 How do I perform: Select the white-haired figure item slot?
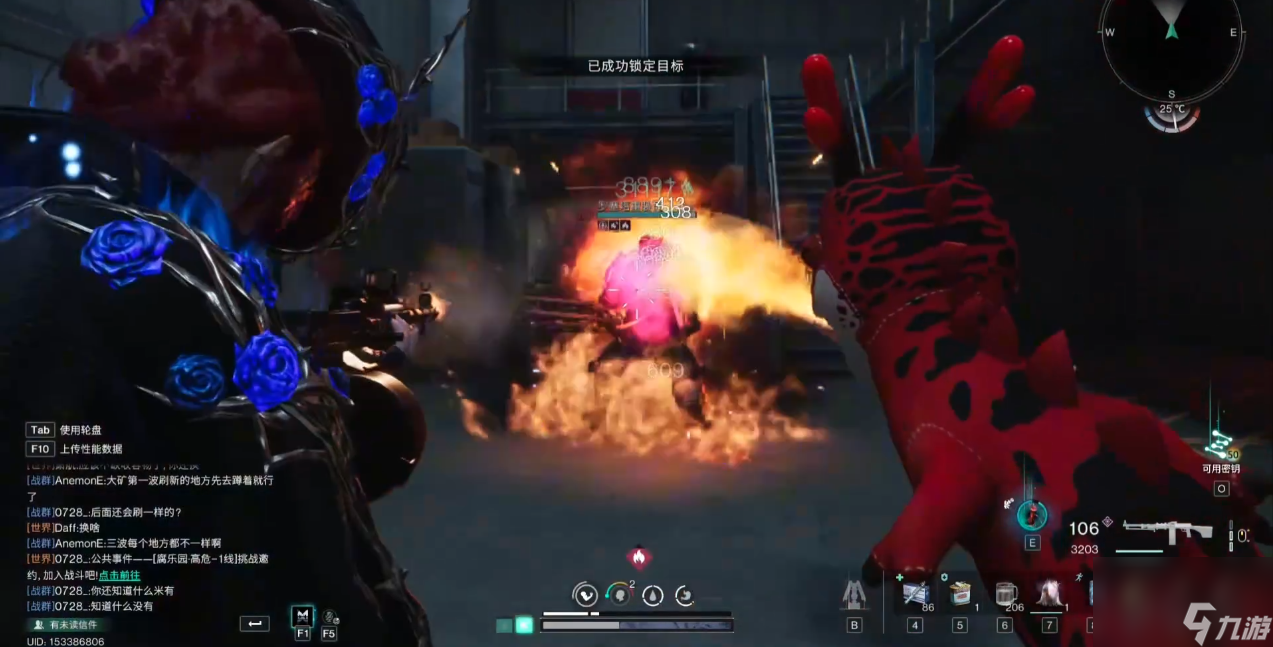tap(1049, 593)
